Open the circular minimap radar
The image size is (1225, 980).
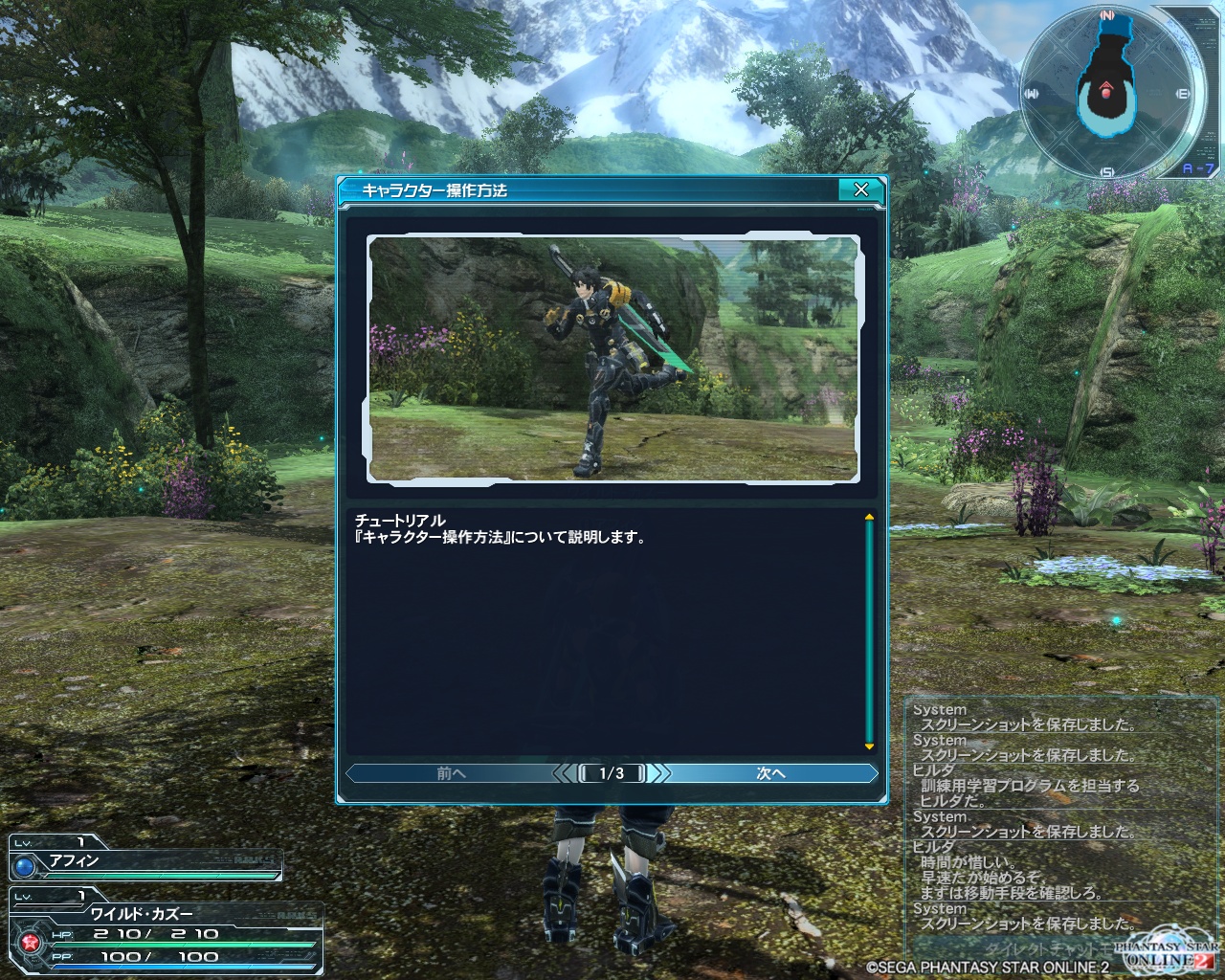click(1107, 94)
